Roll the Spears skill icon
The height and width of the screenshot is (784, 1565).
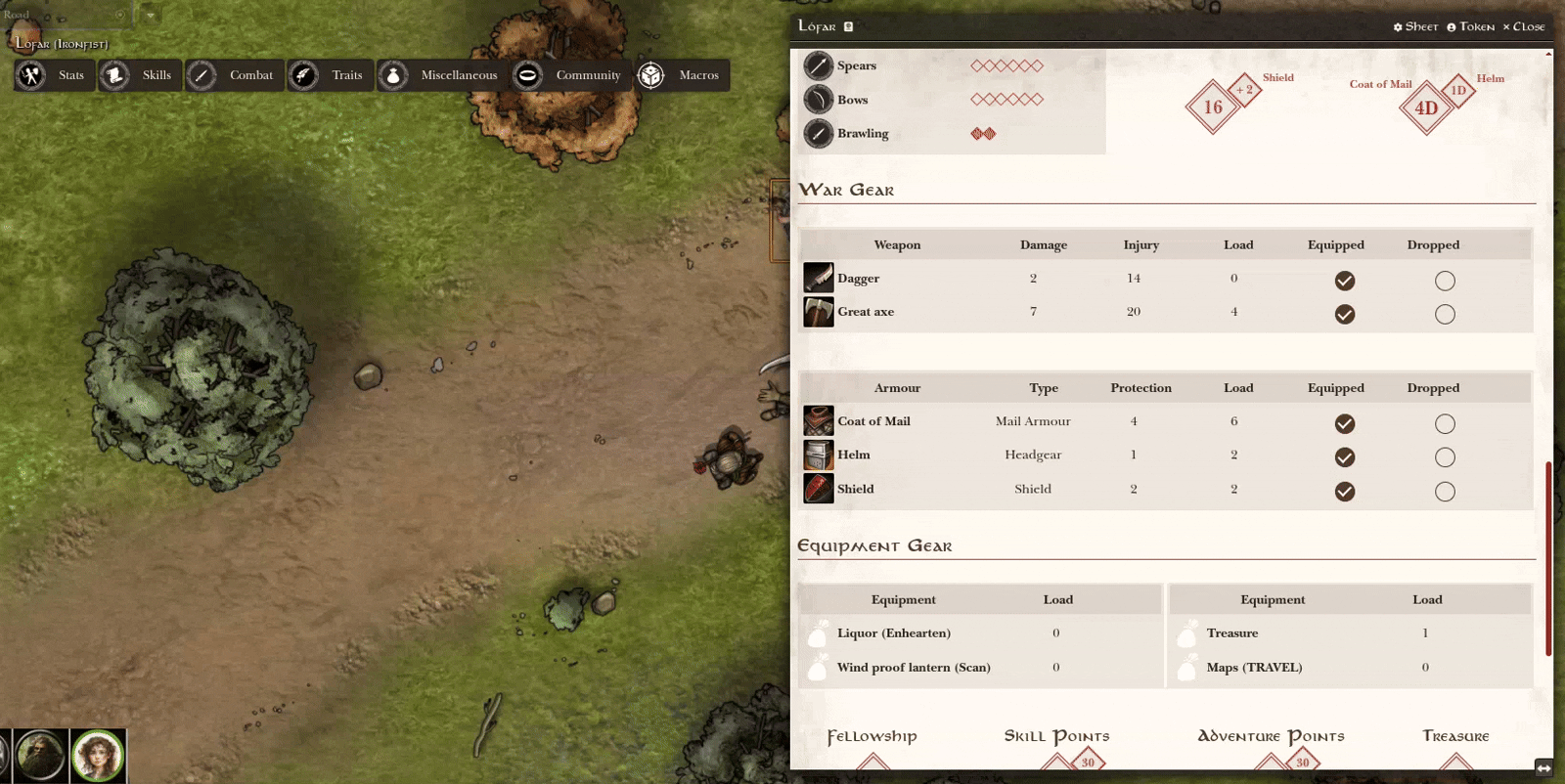[818, 65]
